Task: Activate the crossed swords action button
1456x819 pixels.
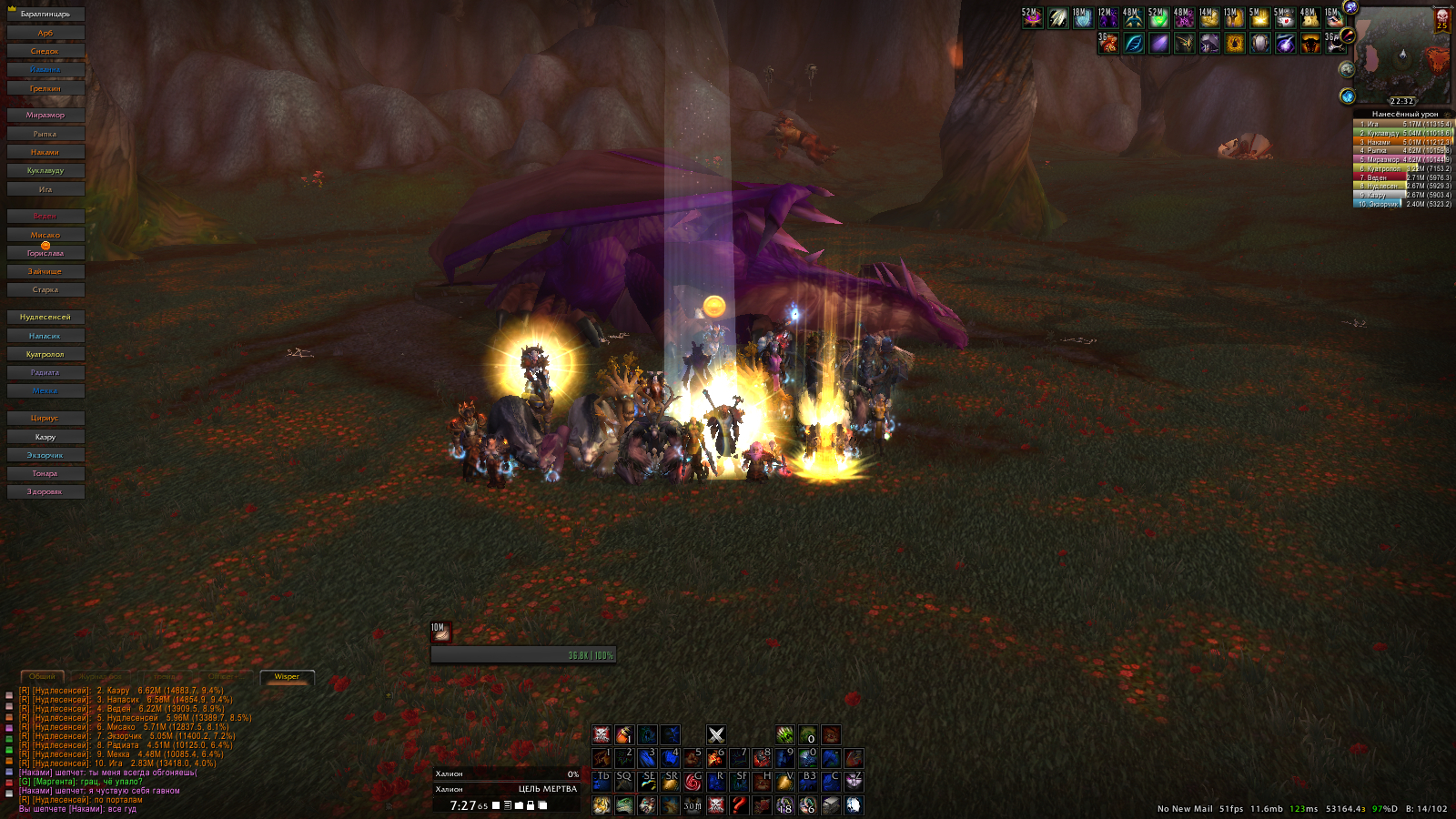Action: click(716, 735)
